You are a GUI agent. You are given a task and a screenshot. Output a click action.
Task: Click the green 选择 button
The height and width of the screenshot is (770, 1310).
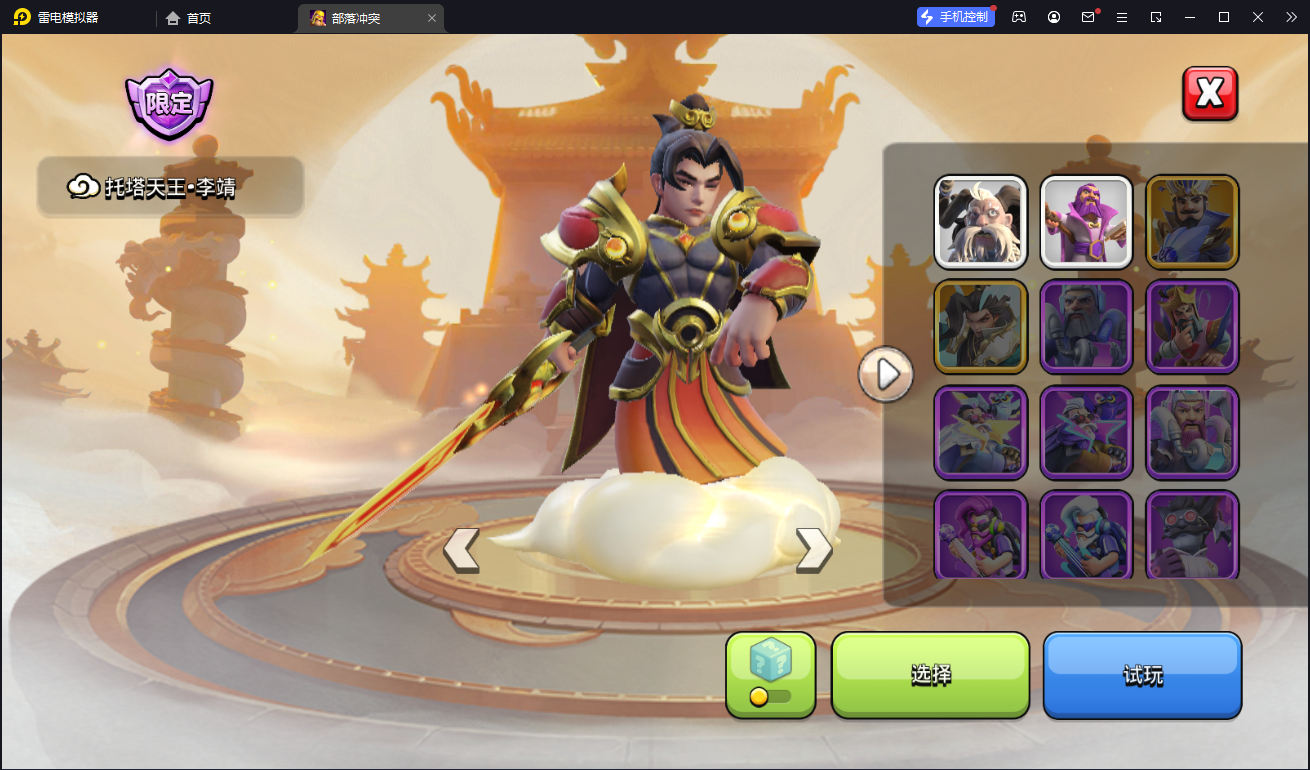[x=930, y=675]
